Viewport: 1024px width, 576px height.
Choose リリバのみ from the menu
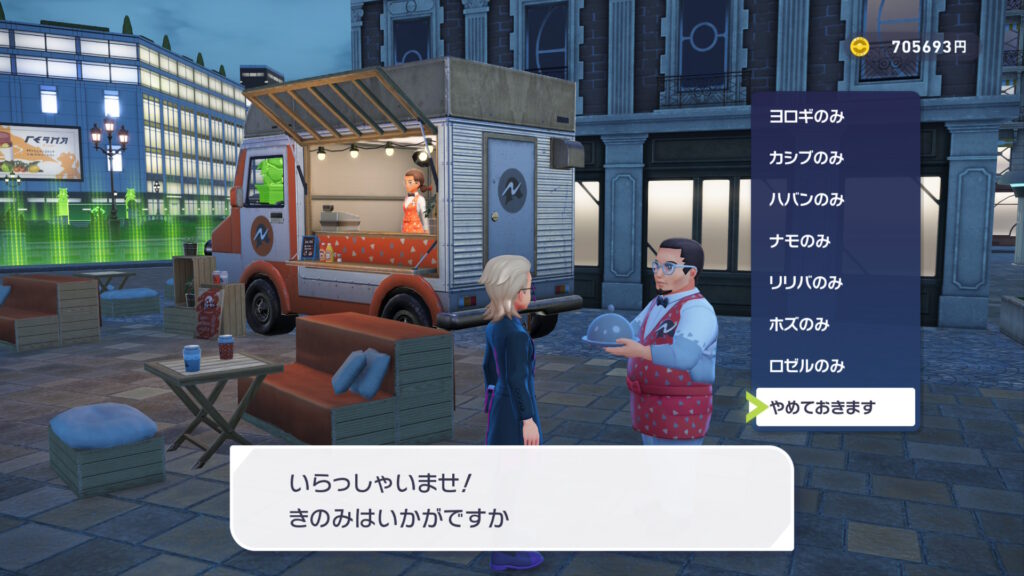(x=835, y=282)
